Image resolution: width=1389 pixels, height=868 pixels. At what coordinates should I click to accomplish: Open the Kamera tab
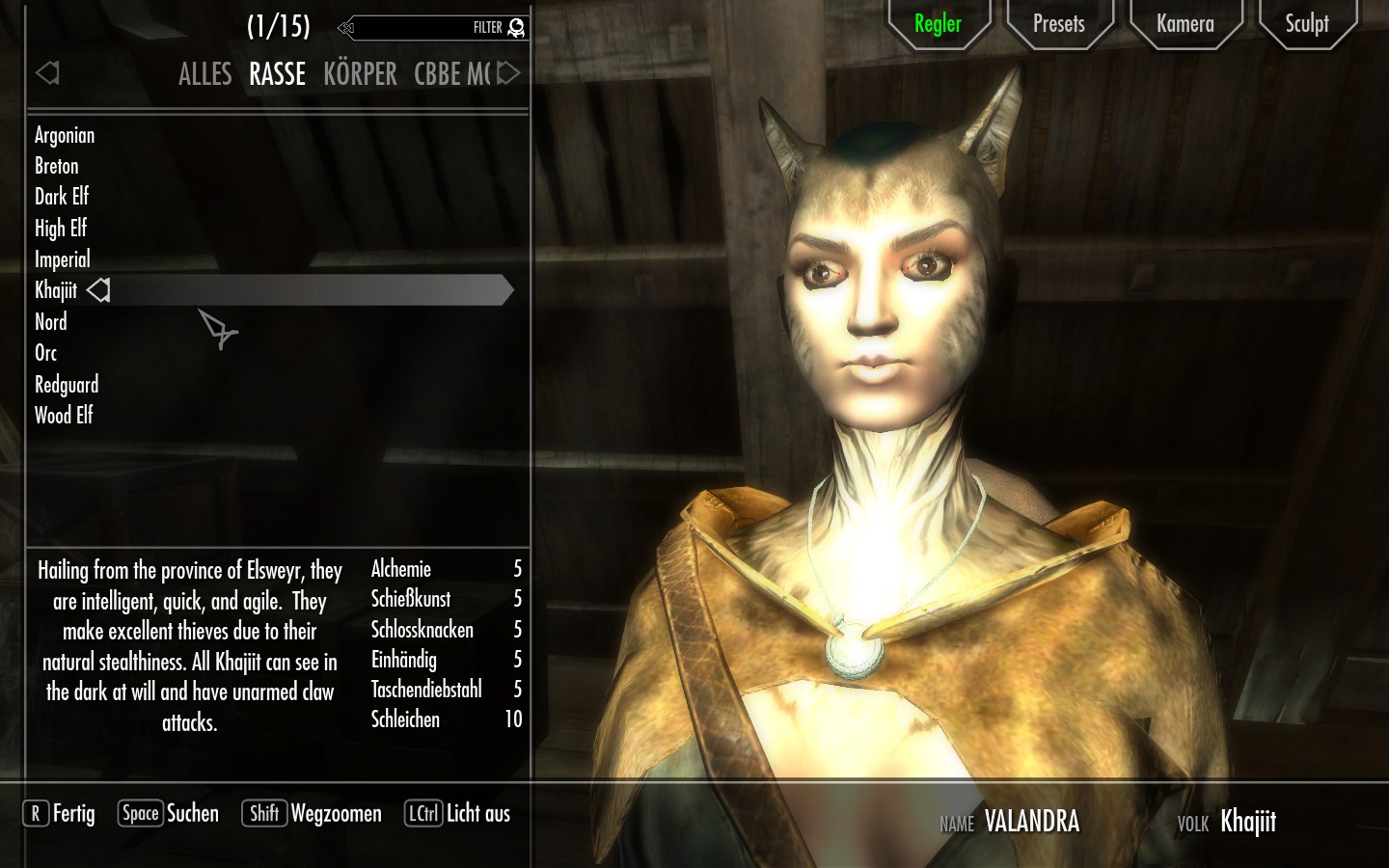click(x=1185, y=24)
